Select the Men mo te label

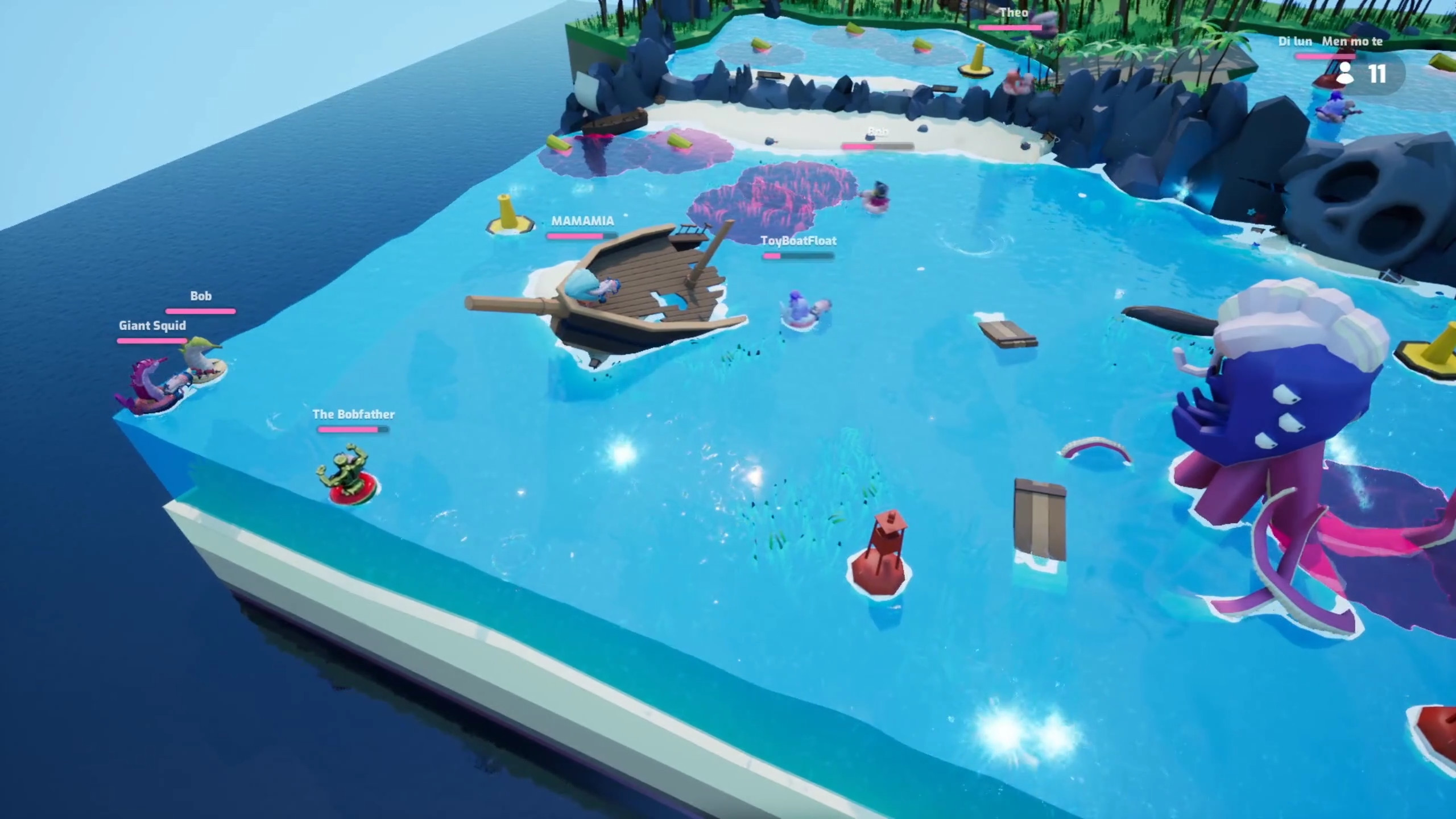pos(1352,42)
